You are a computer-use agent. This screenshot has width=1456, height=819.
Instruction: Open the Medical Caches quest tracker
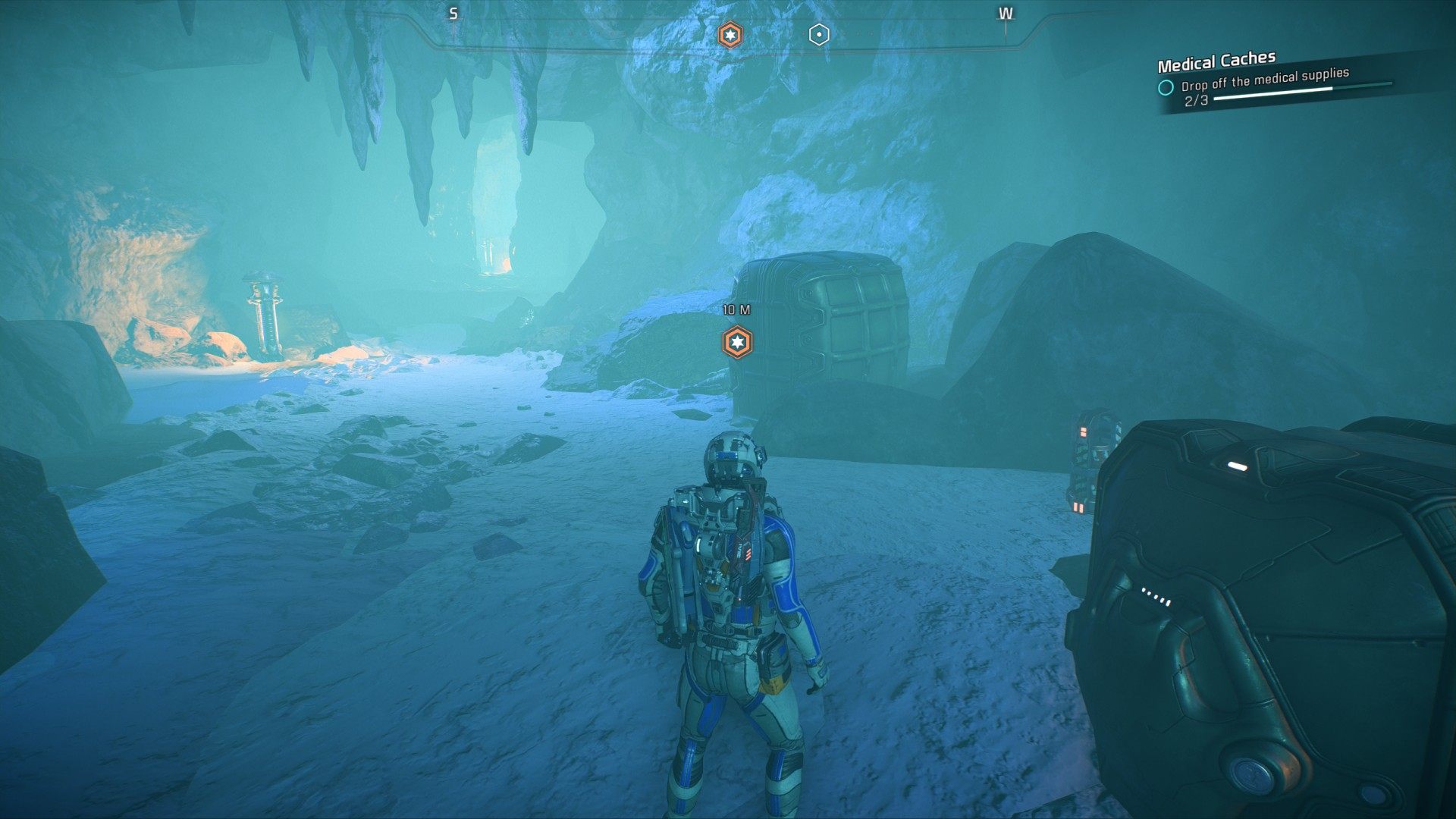(x=1216, y=61)
